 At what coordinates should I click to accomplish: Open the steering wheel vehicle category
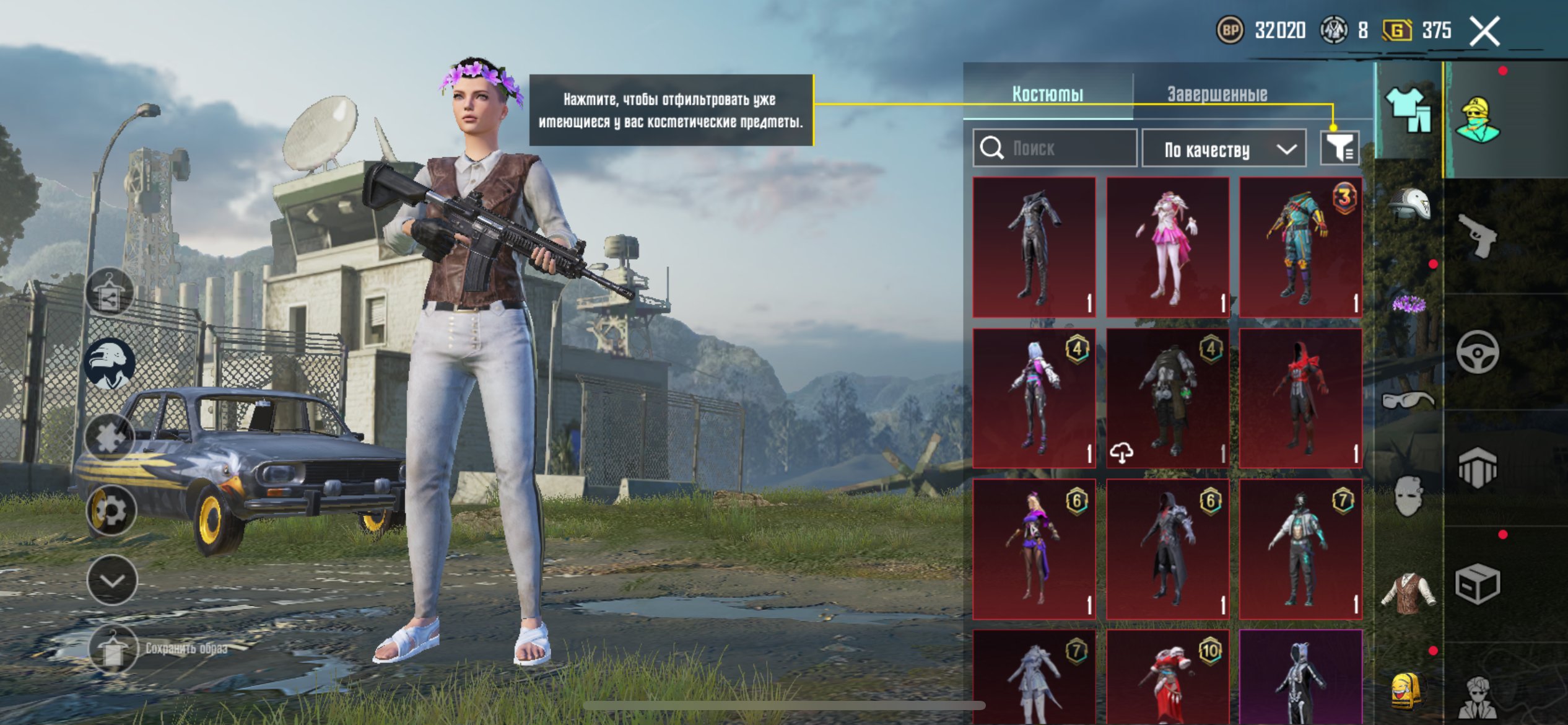click(x=1478, y=352)
